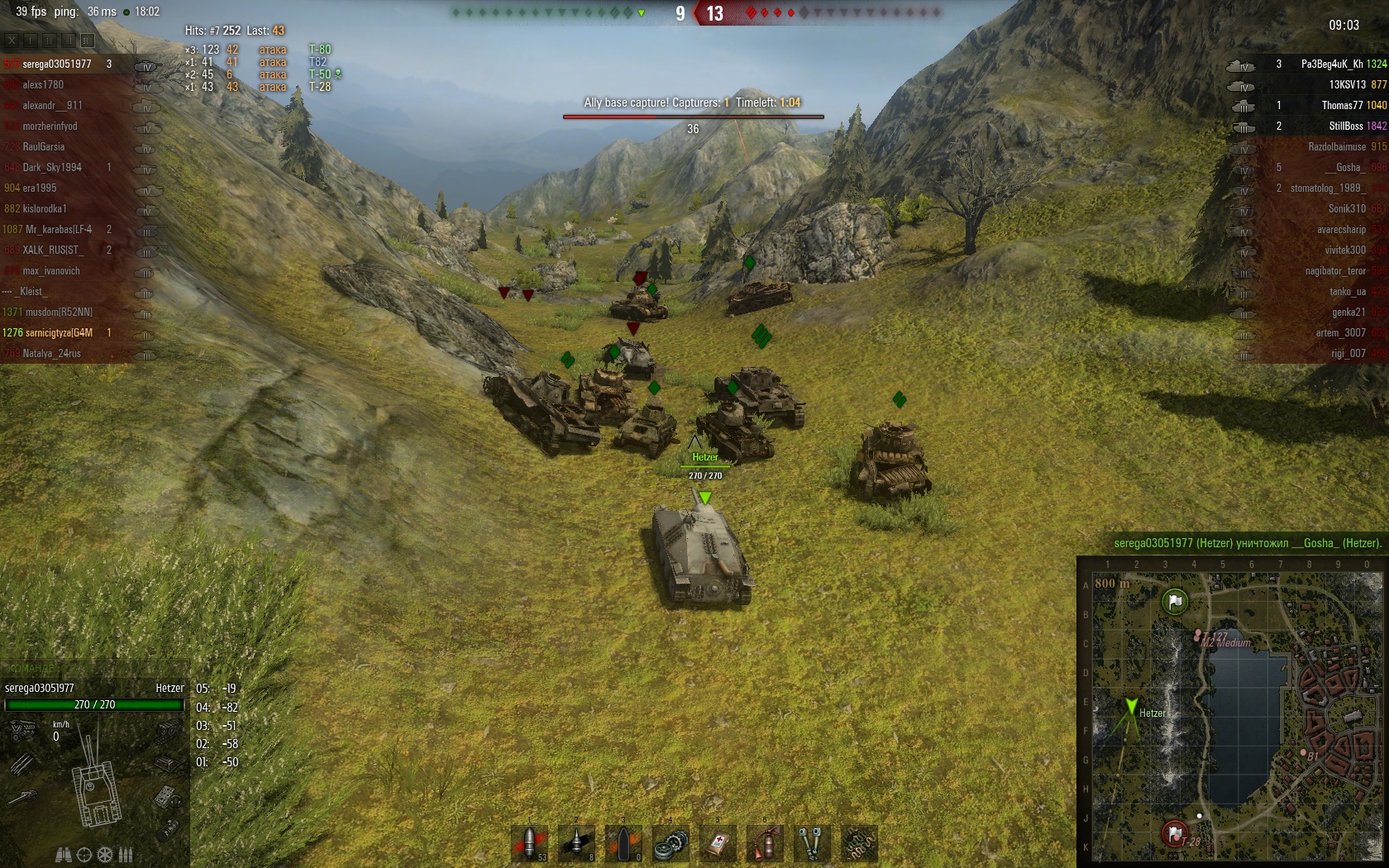Select the empty high-explosive shell slot
Screen dimensions: 1389x868
point(624,843)
